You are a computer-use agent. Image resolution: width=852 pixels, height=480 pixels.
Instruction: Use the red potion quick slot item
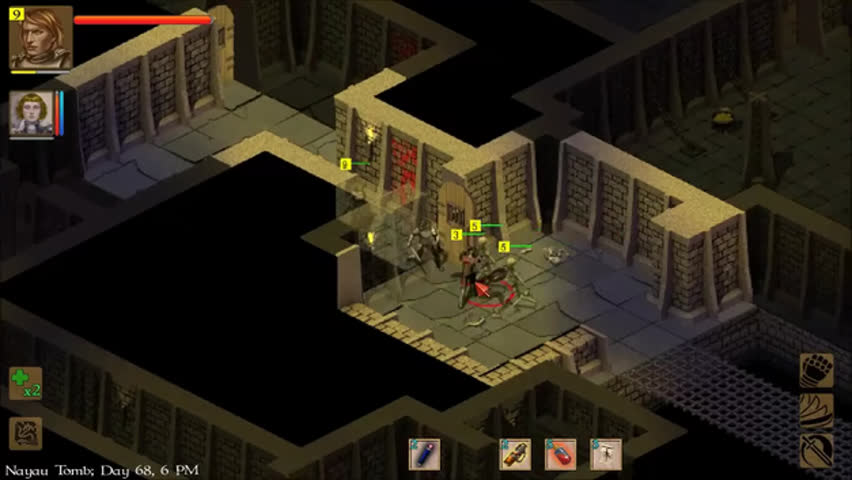click(x=560, y=454)
